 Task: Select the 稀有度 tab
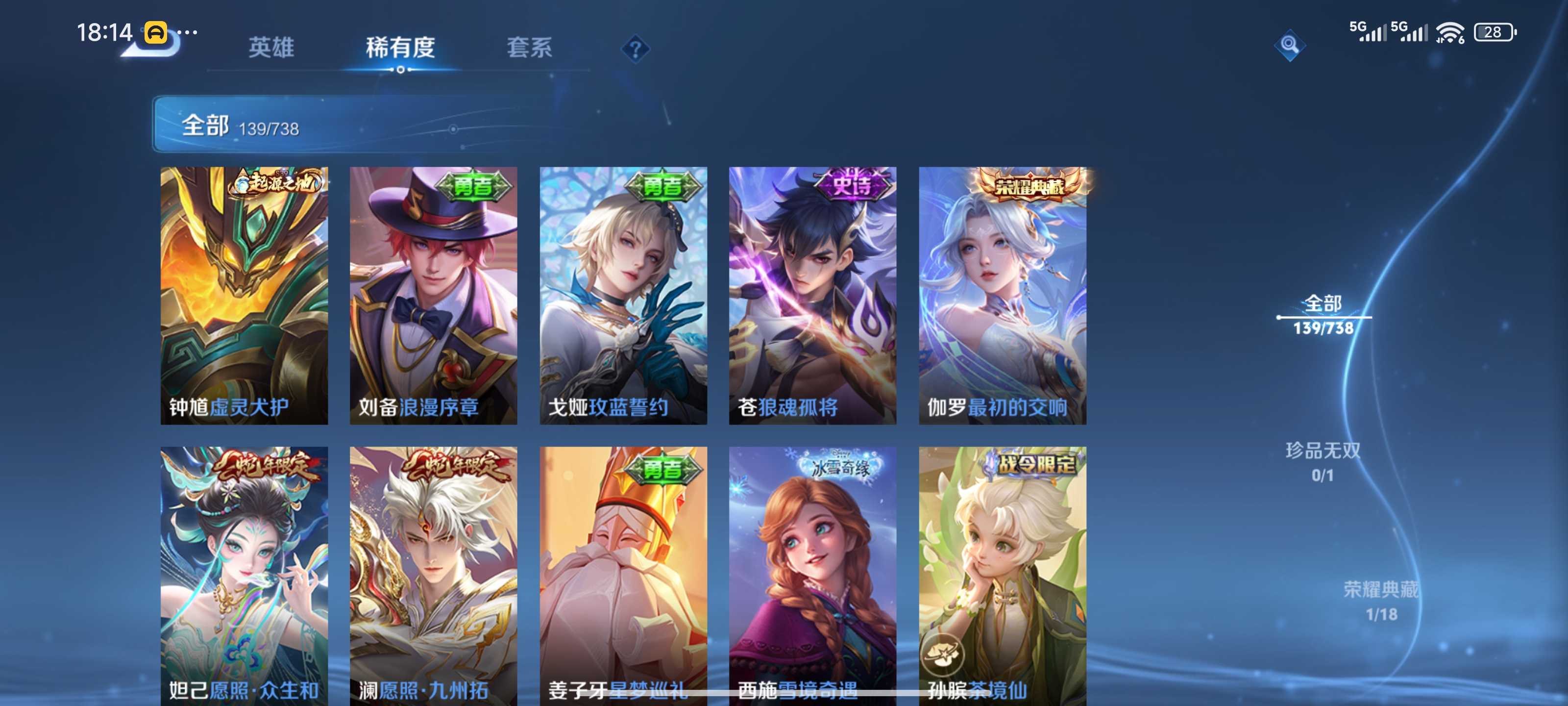(x=400, y=48)
